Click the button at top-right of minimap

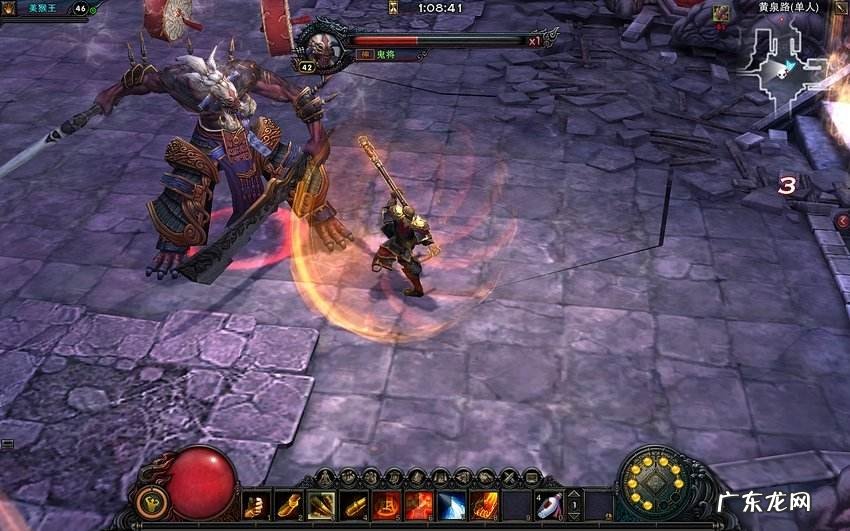(x=841, y=8)
